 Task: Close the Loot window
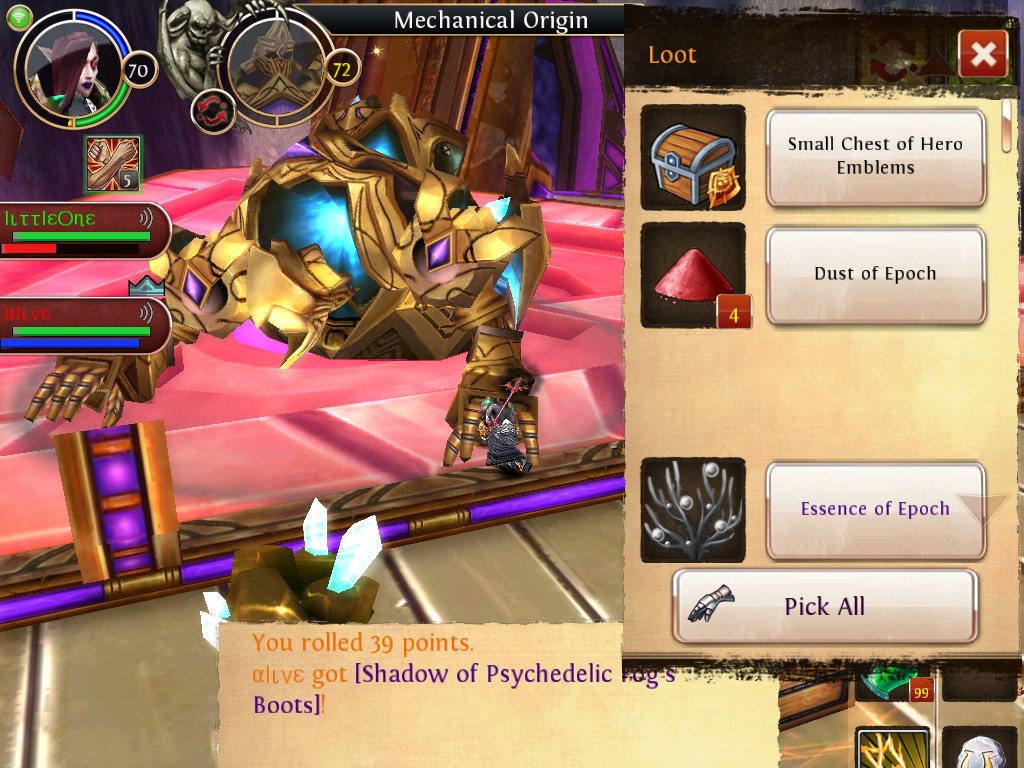pyautogui.click(x=982, y=54)
